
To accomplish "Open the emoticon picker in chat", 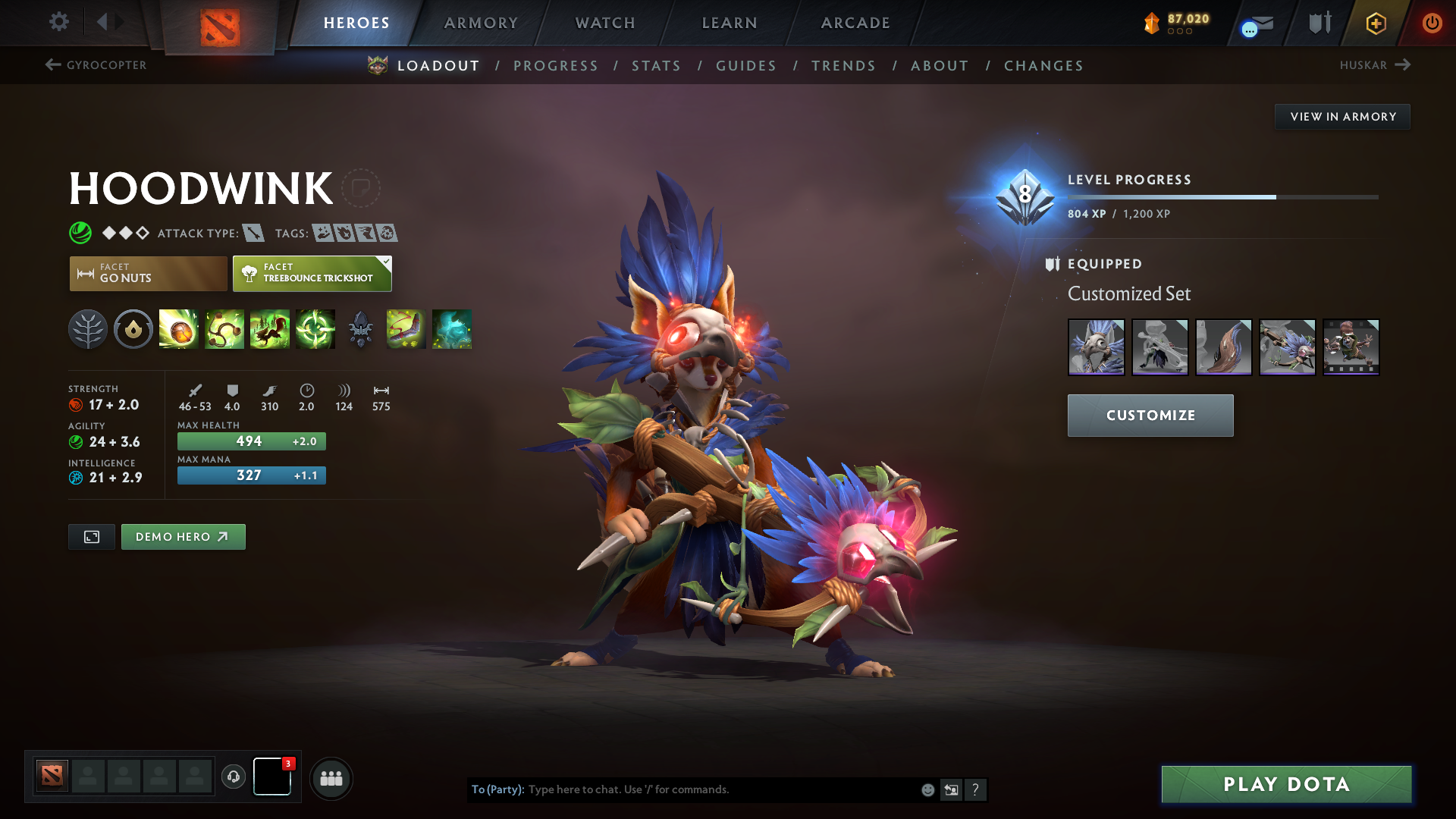I will [927, 789].
